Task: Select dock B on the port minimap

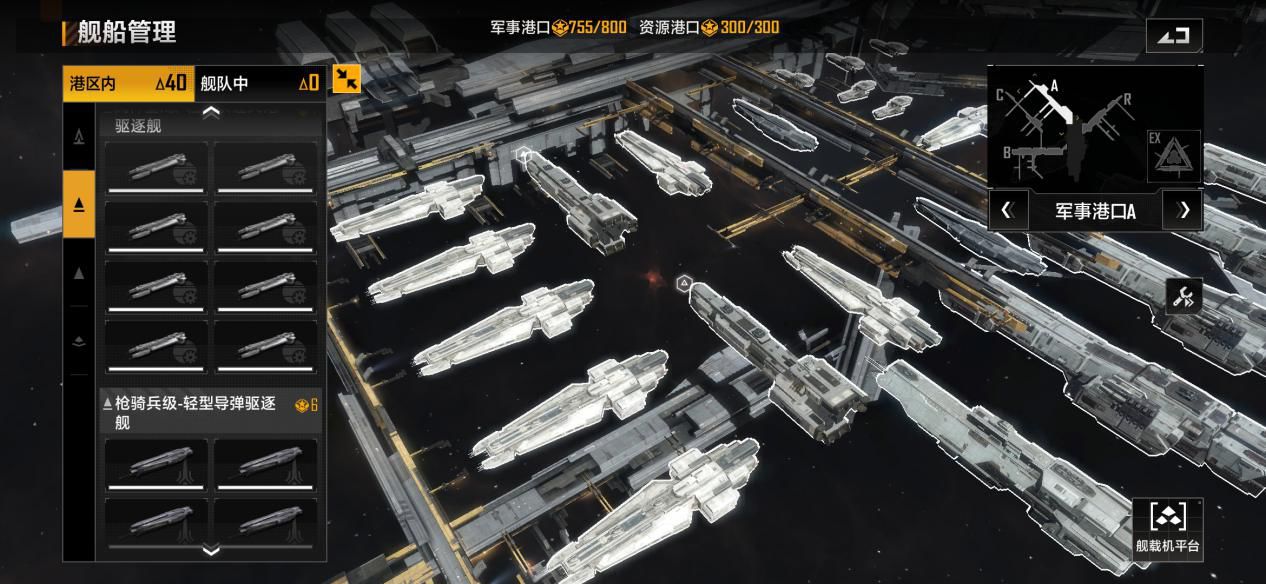Action: pos(1008,153)
